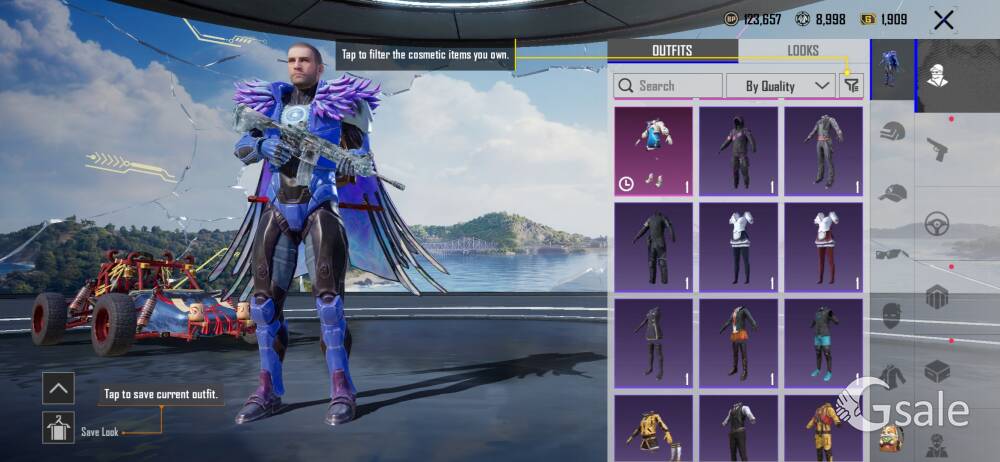Choose the white top with red pants outfit
1000x462 pixels.
[x=823, y=247]
